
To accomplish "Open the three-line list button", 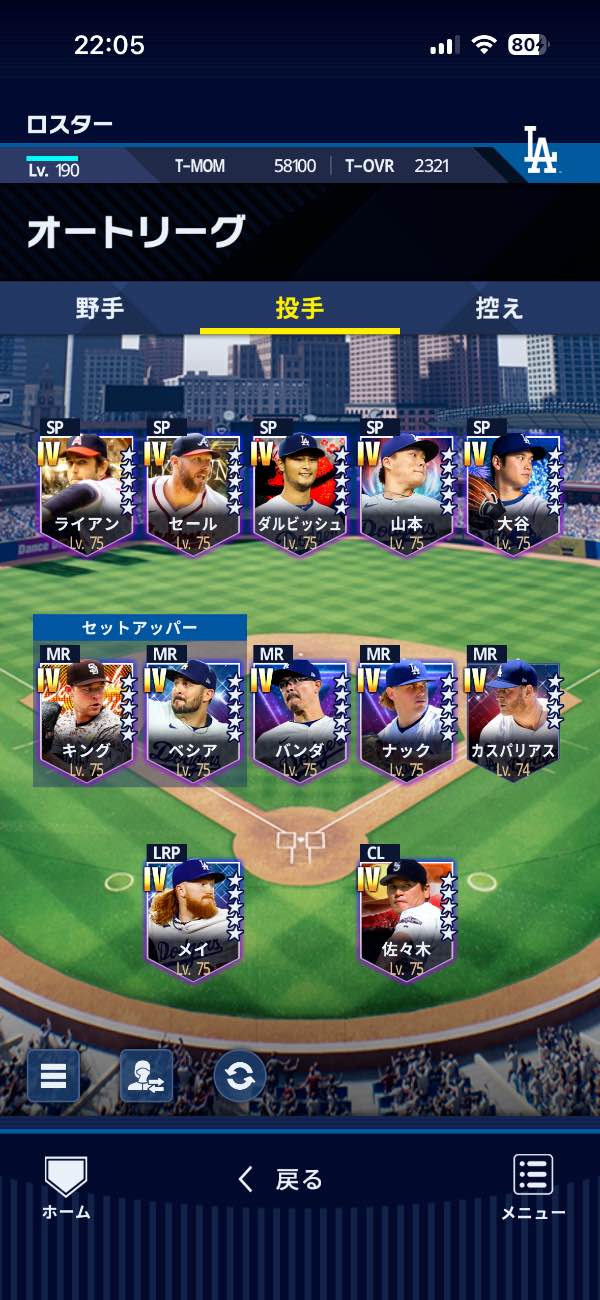I will click(x=53, y=1076).
